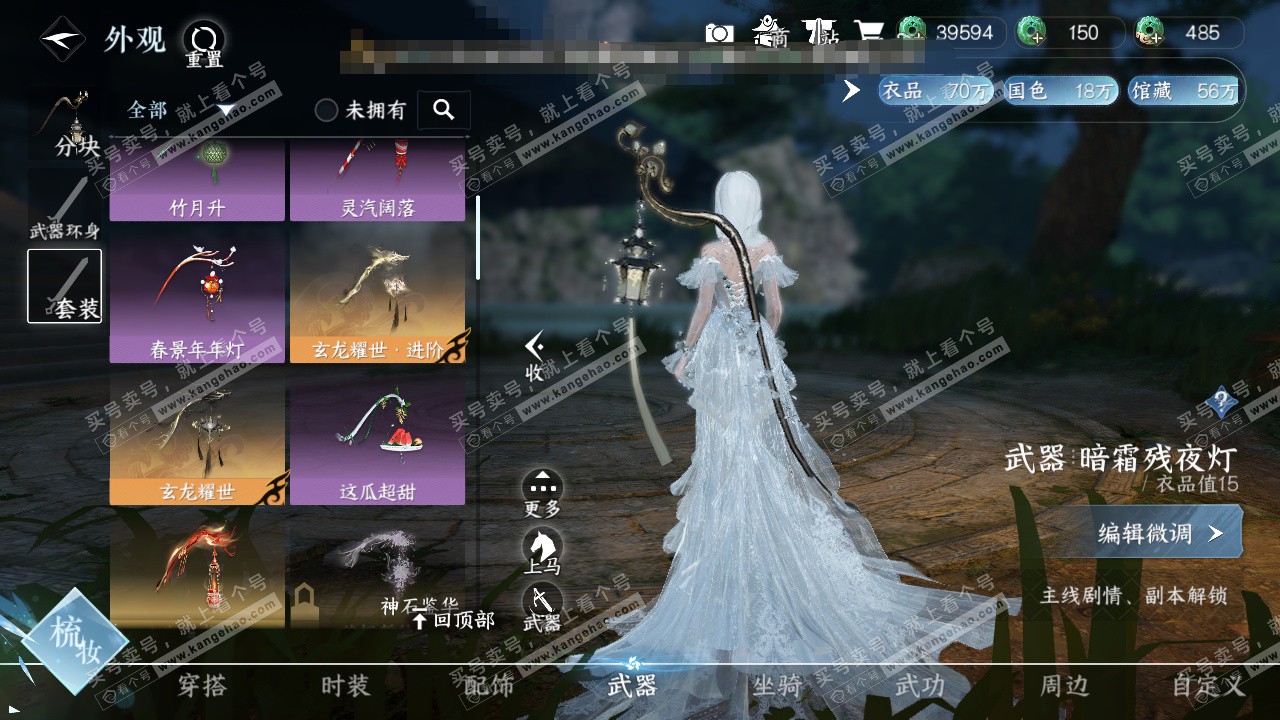Open the 套装 category on the sidebar
Viewport: 1280px width, 720px height.
coord(64,287)
